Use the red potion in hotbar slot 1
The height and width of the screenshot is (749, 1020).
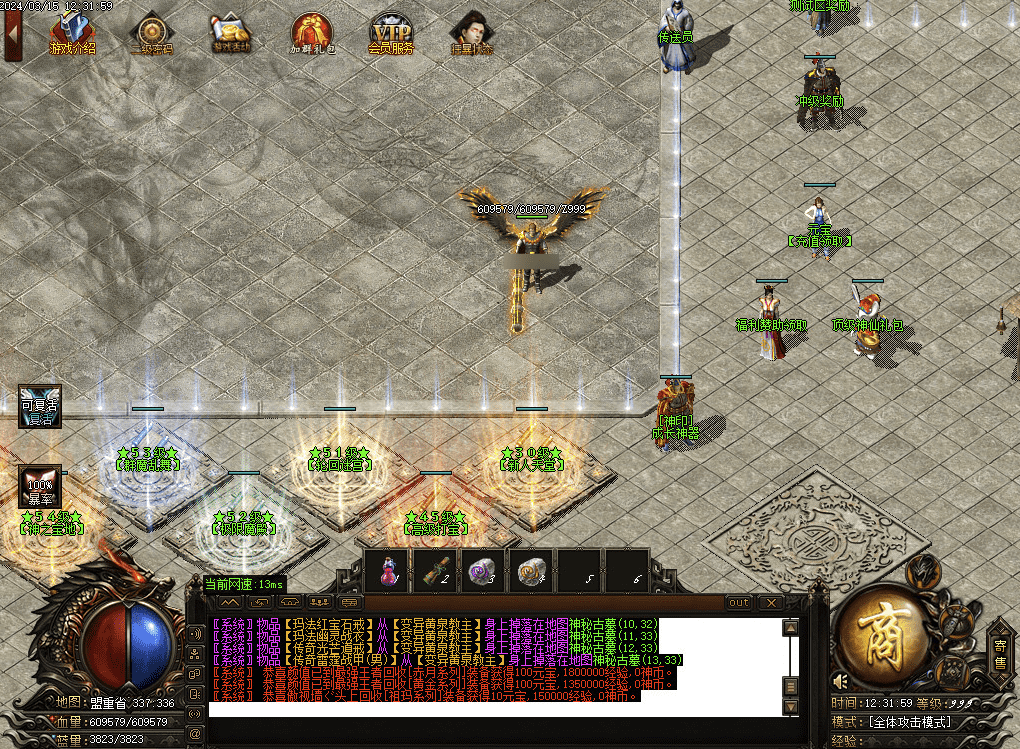(387, 572)
